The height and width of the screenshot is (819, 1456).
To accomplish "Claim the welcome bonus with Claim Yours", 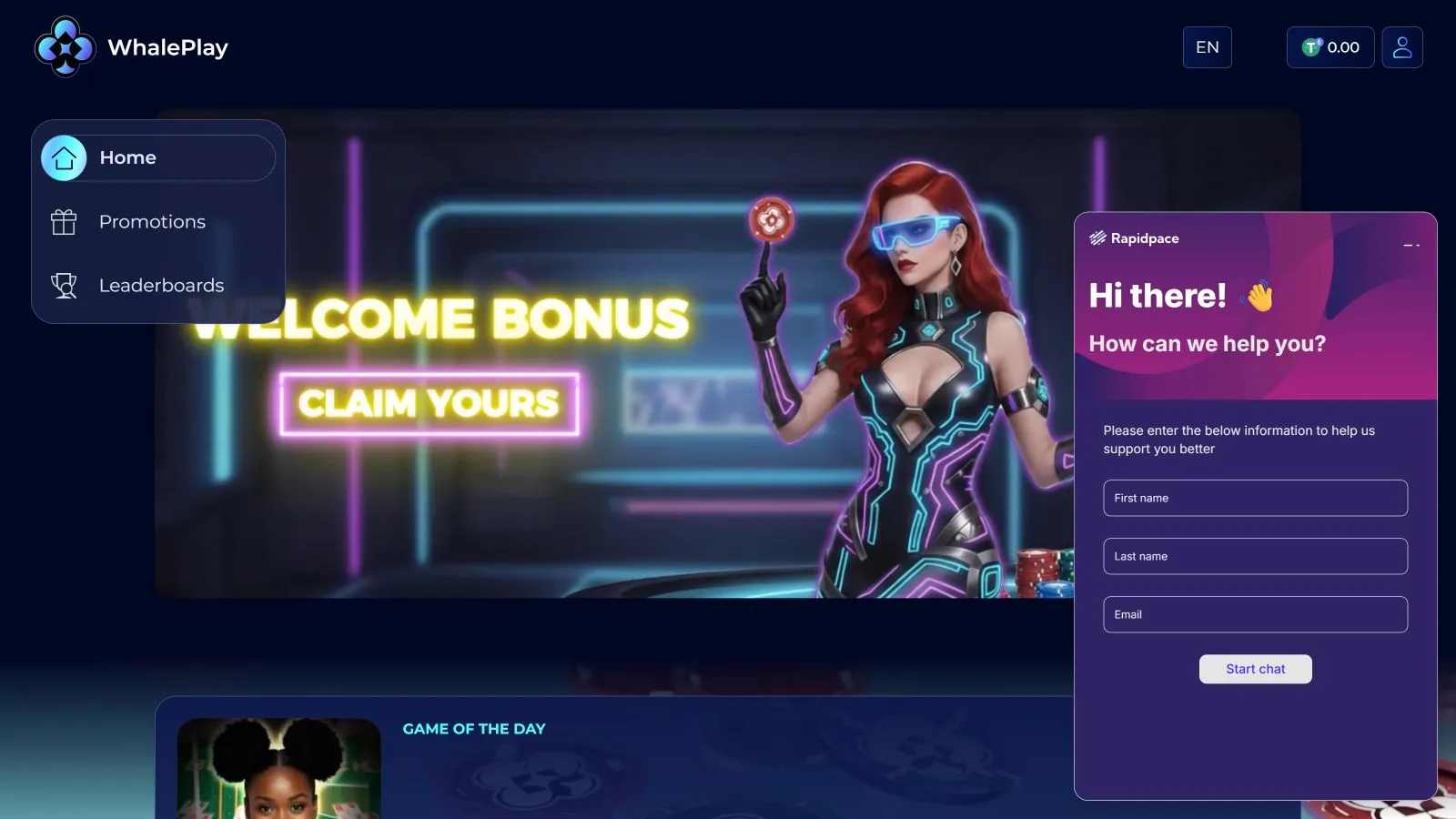I will click(429, 404).
